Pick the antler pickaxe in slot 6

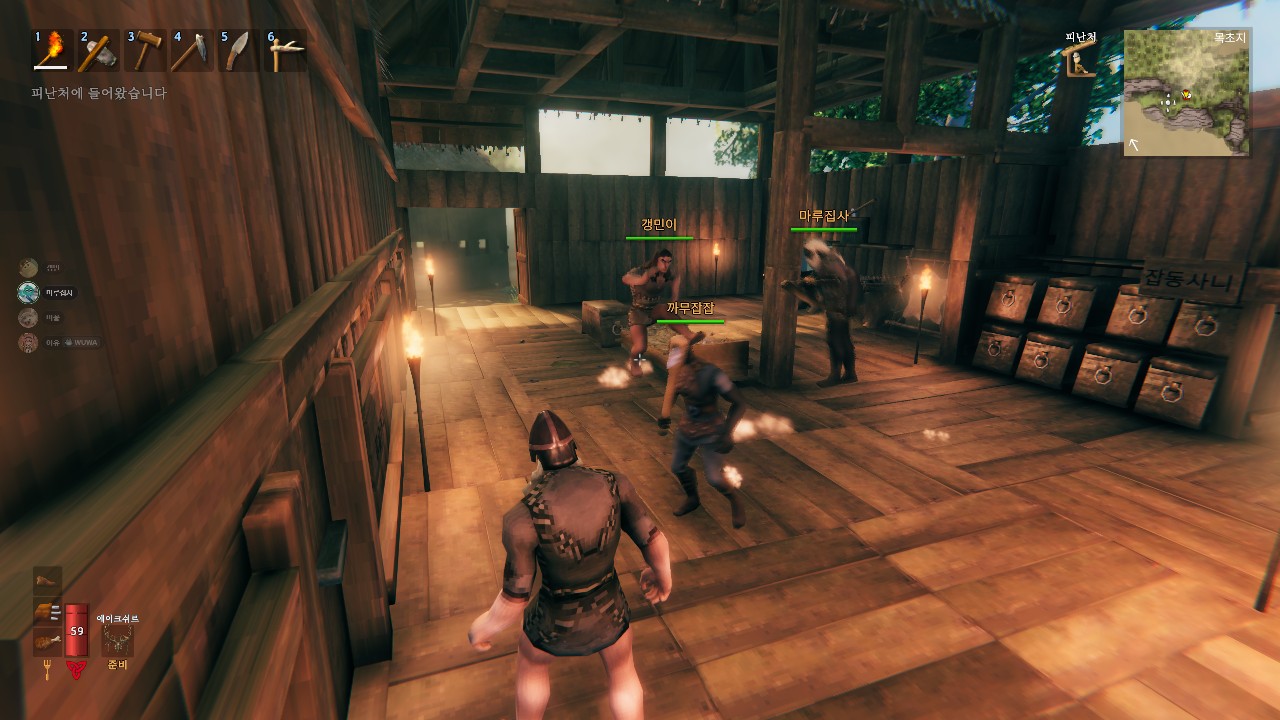click(285, 51)
